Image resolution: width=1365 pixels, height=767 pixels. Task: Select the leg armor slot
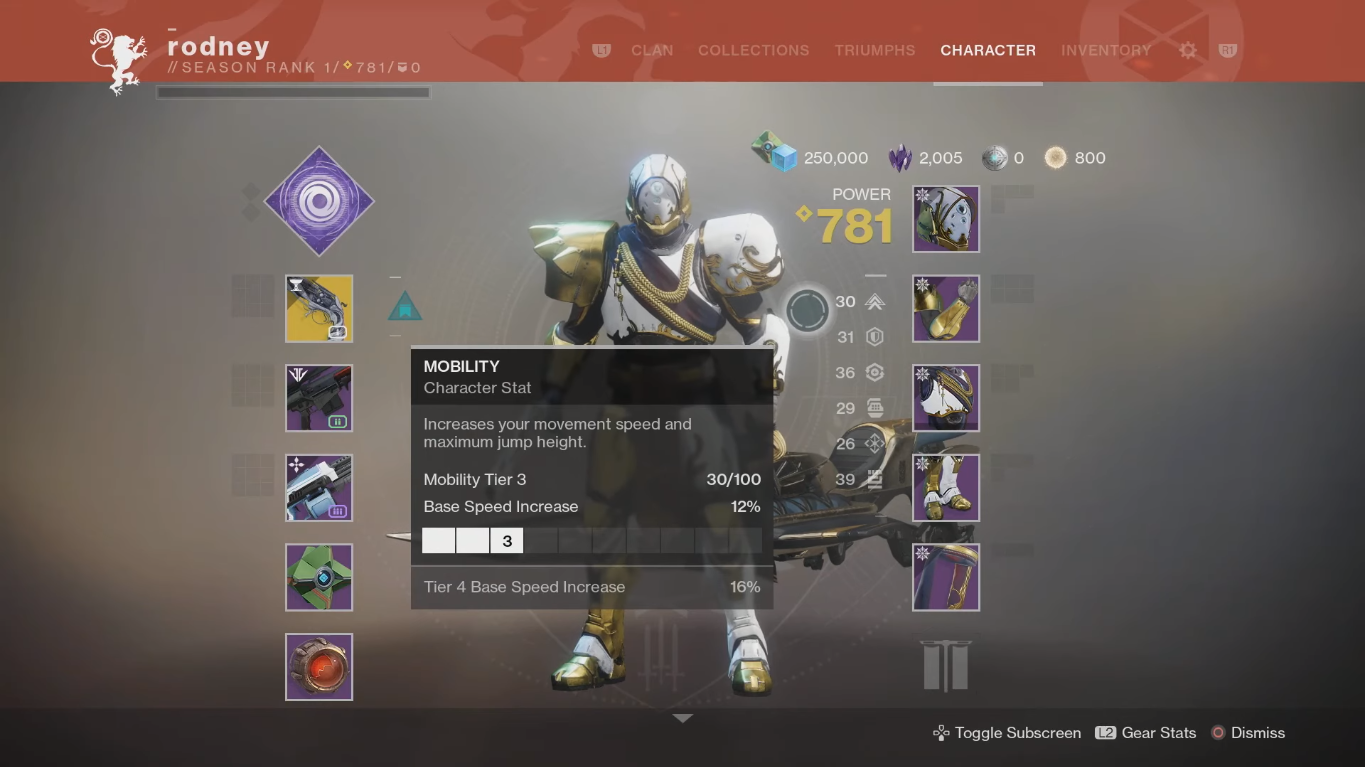(x=946, y=488)
